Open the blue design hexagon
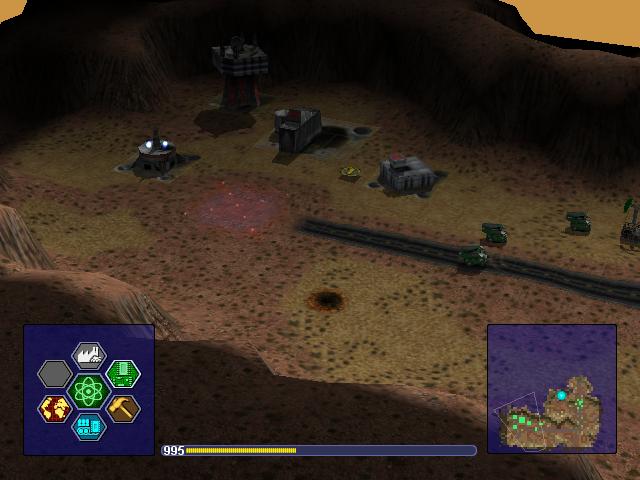This screenshot has width=640, height=480. tap(89, 427)
